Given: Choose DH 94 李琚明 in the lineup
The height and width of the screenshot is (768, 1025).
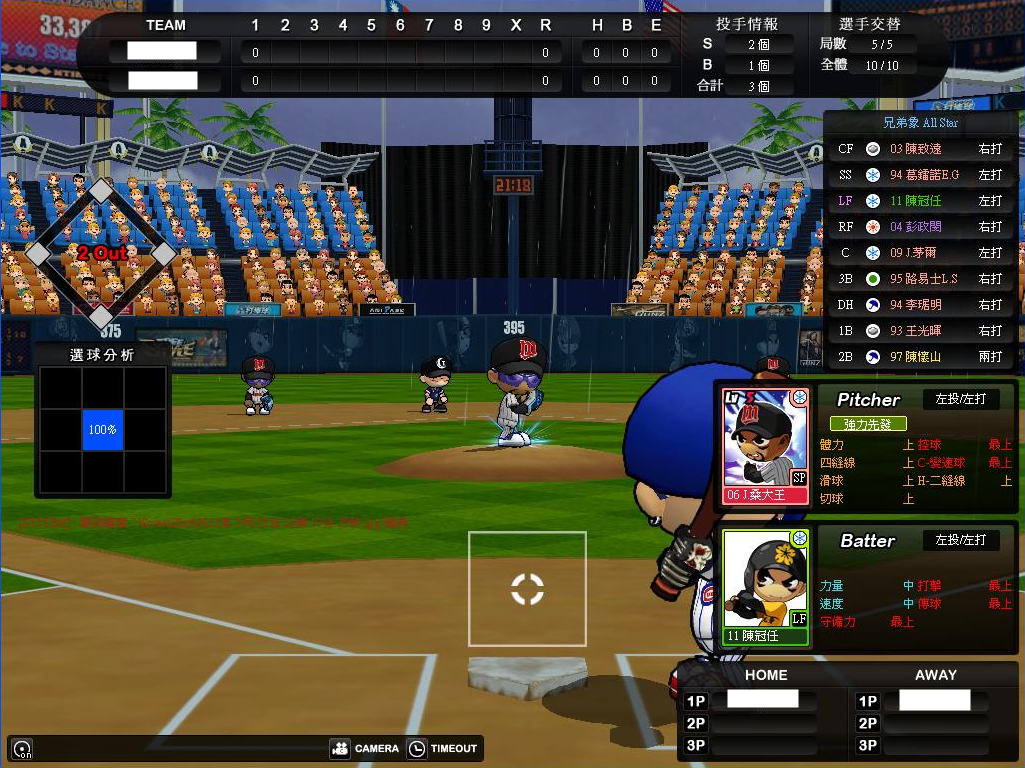Looking at the screenshot, I should 920,305.
